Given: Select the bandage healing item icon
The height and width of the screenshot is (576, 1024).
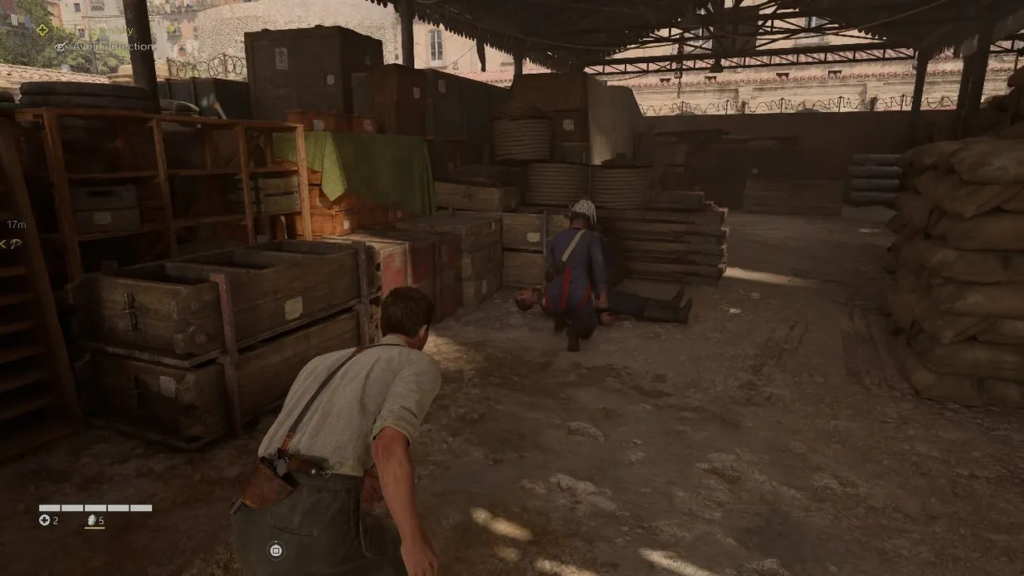Looking at the screenshot, I should [44, 520].
